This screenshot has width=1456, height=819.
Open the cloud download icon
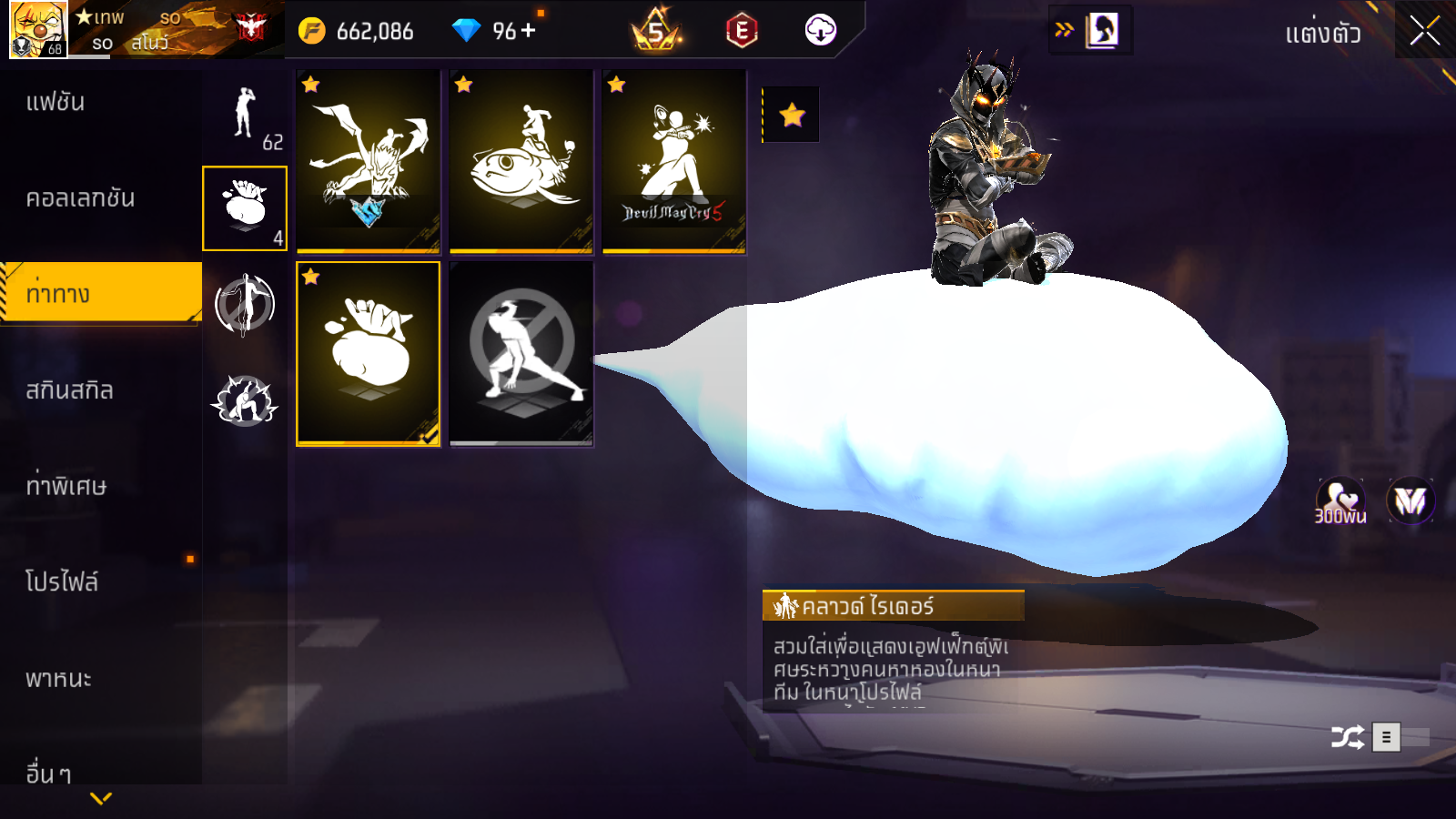pyautogui.click(x=820, y=31)
